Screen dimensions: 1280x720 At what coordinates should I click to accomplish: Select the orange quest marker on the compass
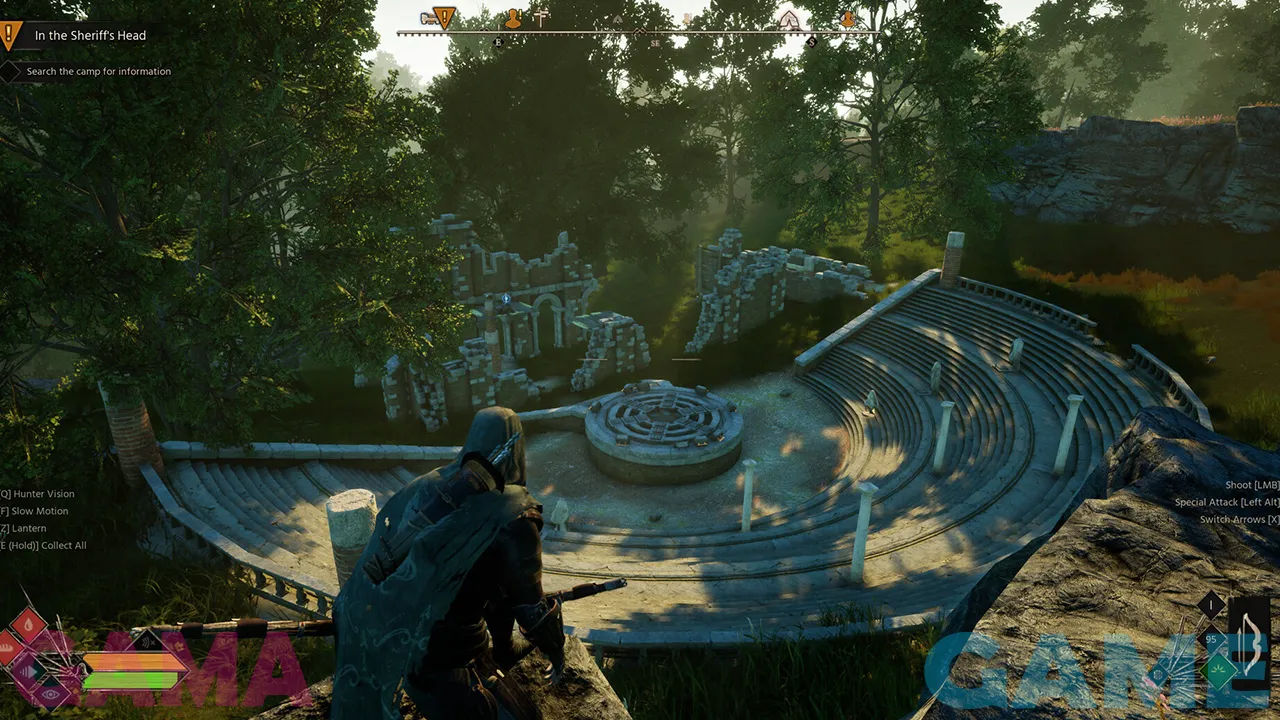(x=444, y=17)
